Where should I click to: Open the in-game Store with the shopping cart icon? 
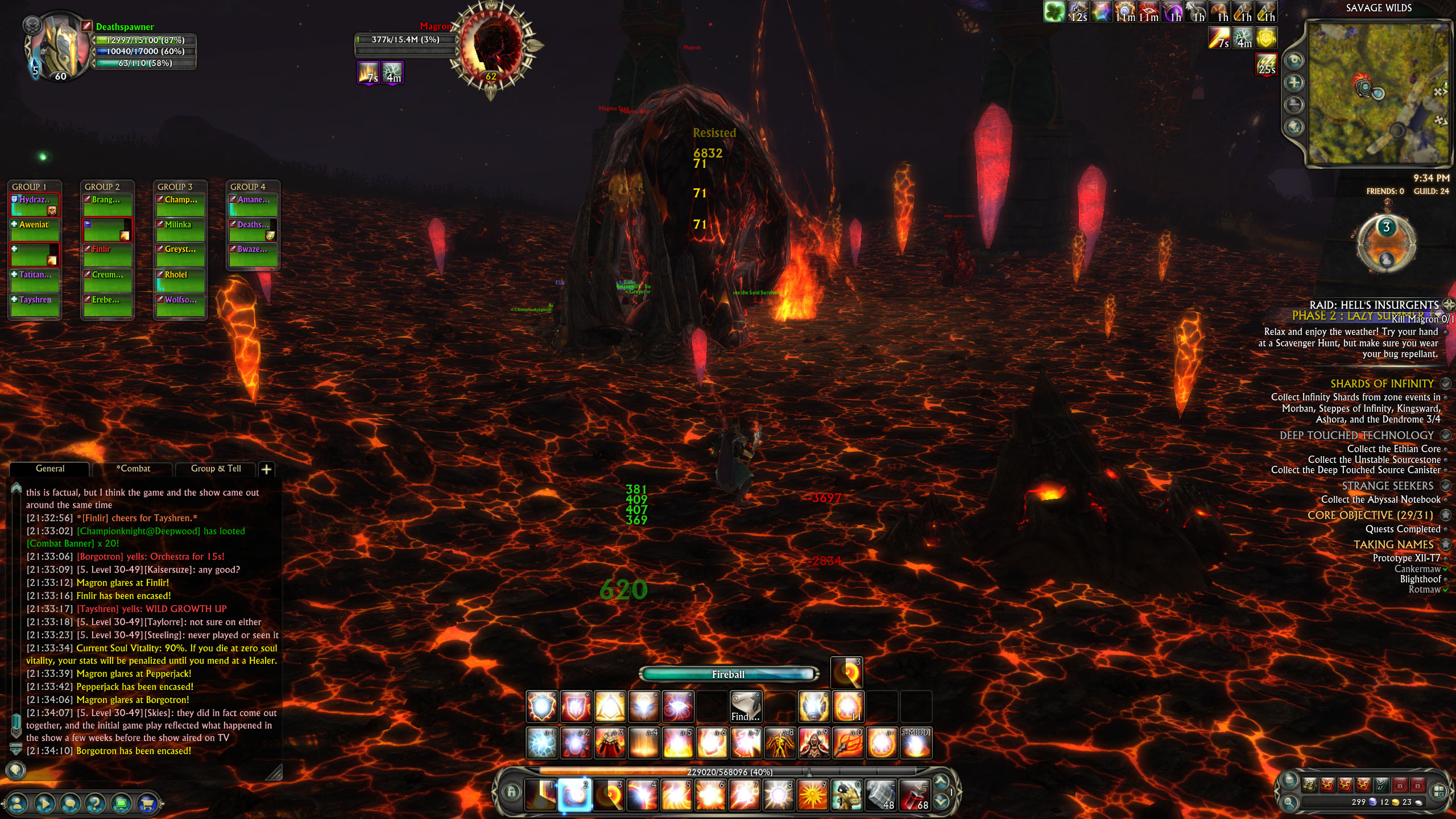(148, 803)
